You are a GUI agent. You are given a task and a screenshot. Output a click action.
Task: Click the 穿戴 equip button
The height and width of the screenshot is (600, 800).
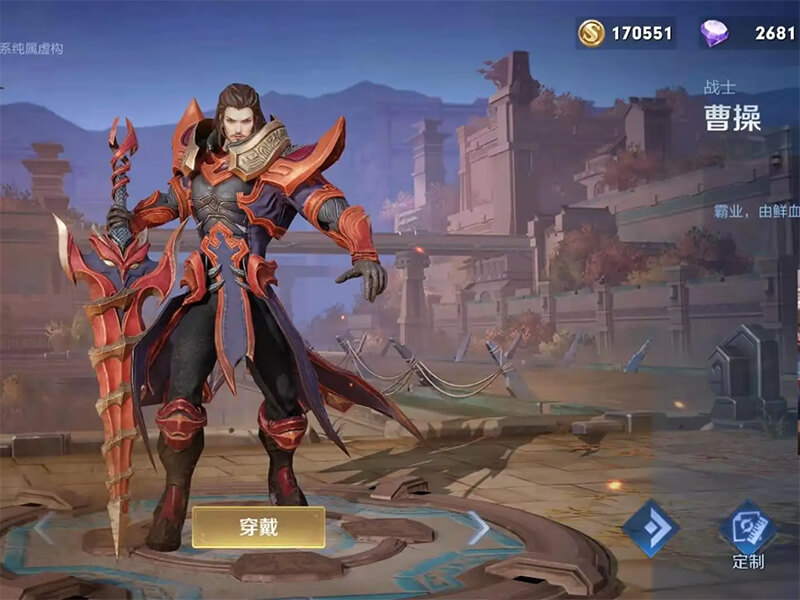click(x=258, y=527)
